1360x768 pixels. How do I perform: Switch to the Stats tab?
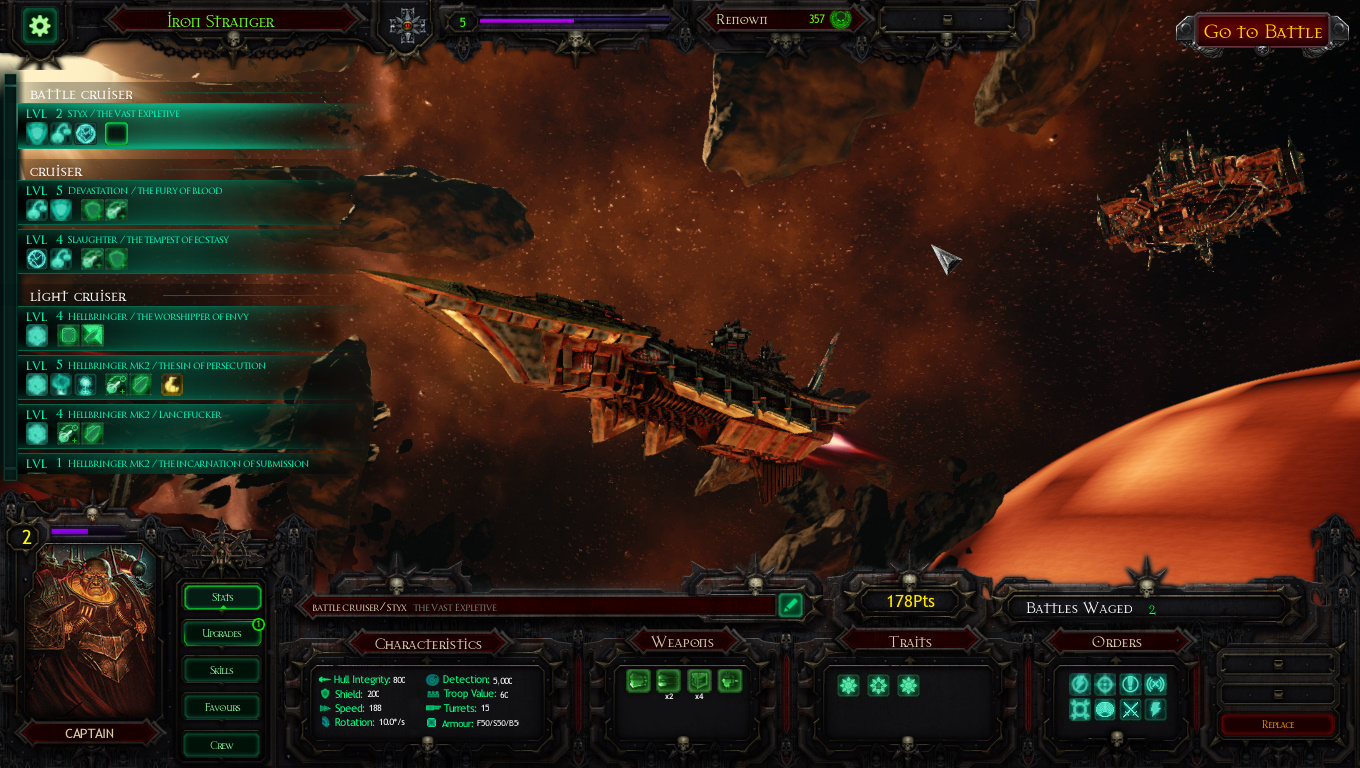point(222,597)
